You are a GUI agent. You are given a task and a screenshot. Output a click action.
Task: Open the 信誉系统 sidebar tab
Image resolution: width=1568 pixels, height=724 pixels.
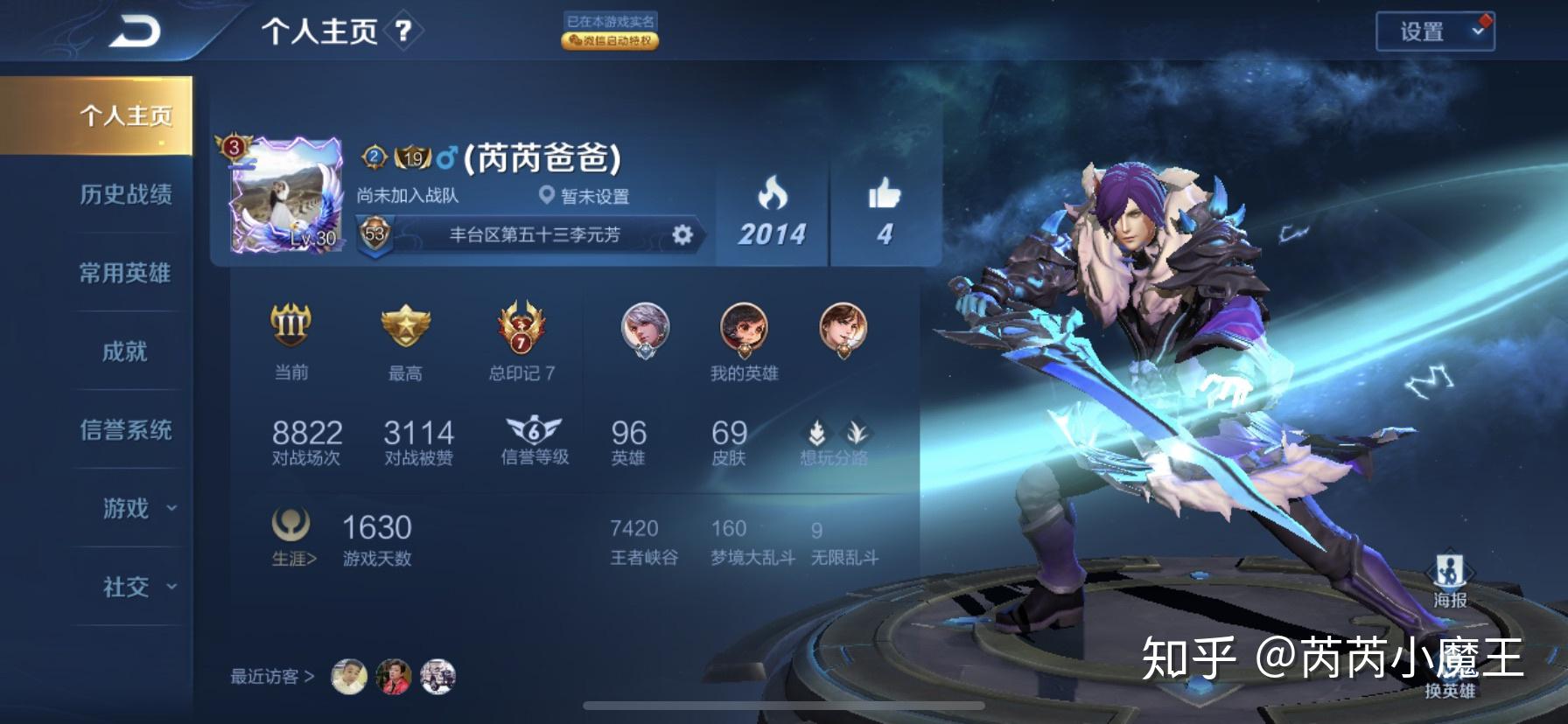[129, 430]
